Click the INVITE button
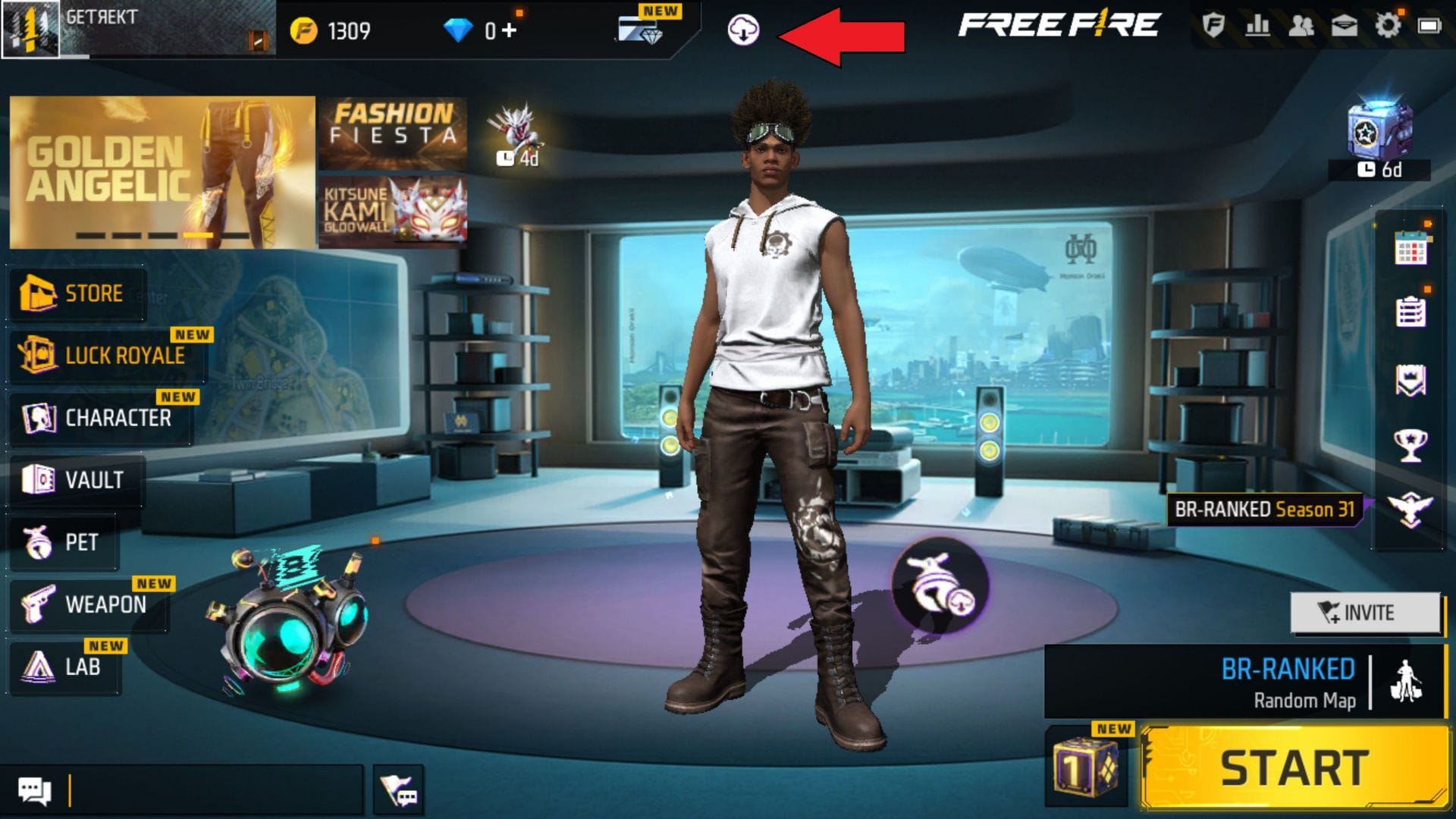 1365,613
